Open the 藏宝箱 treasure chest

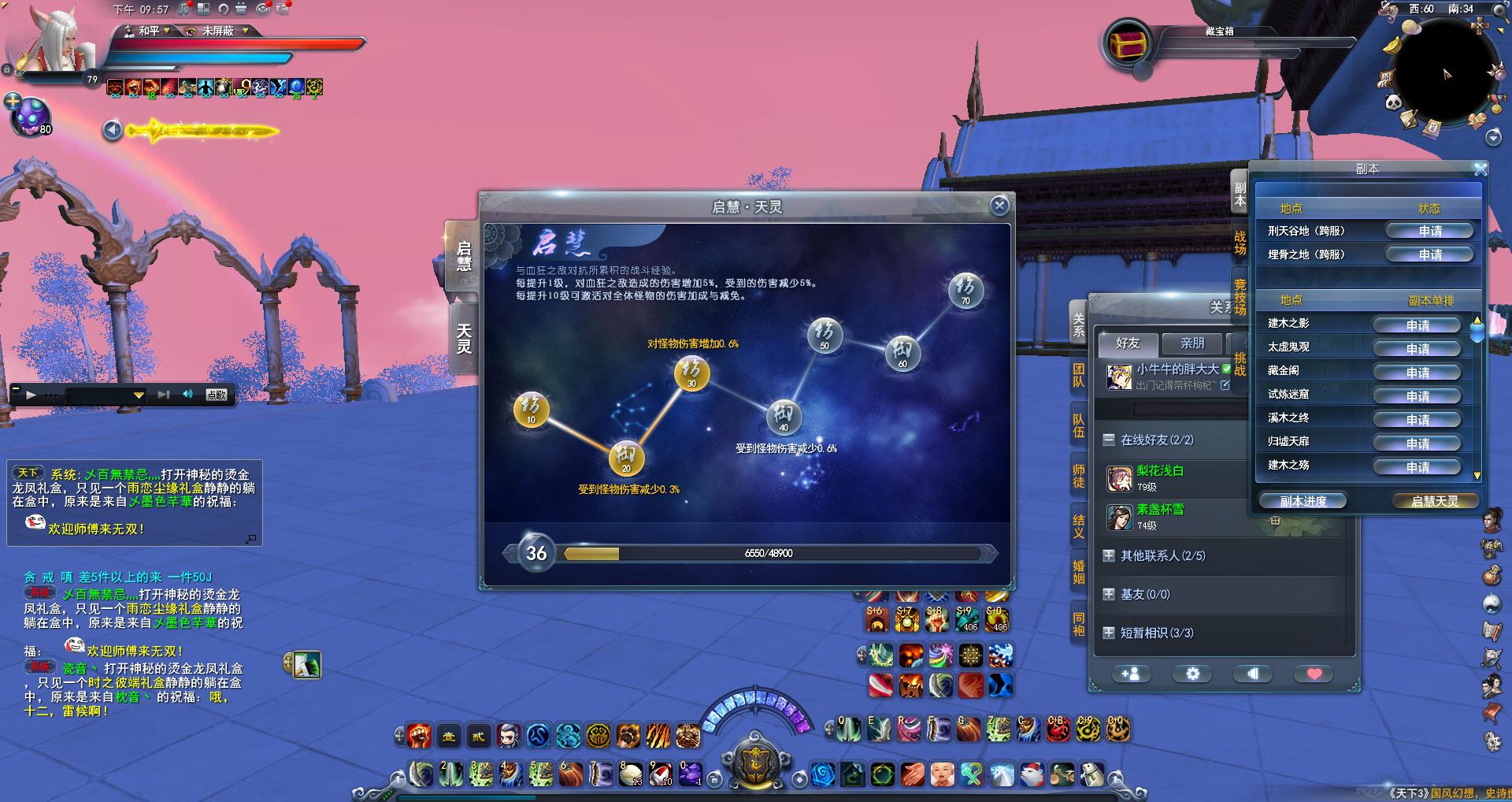tap(1128, 43)
